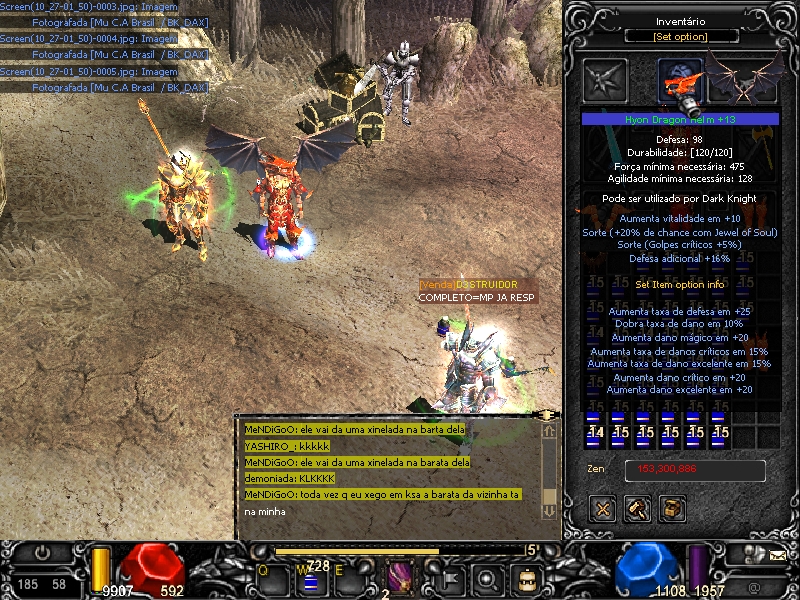Screen dimensions: 800x600
Task: Activate the purple skill icon on the hotbar
Action: click(400, 577)
